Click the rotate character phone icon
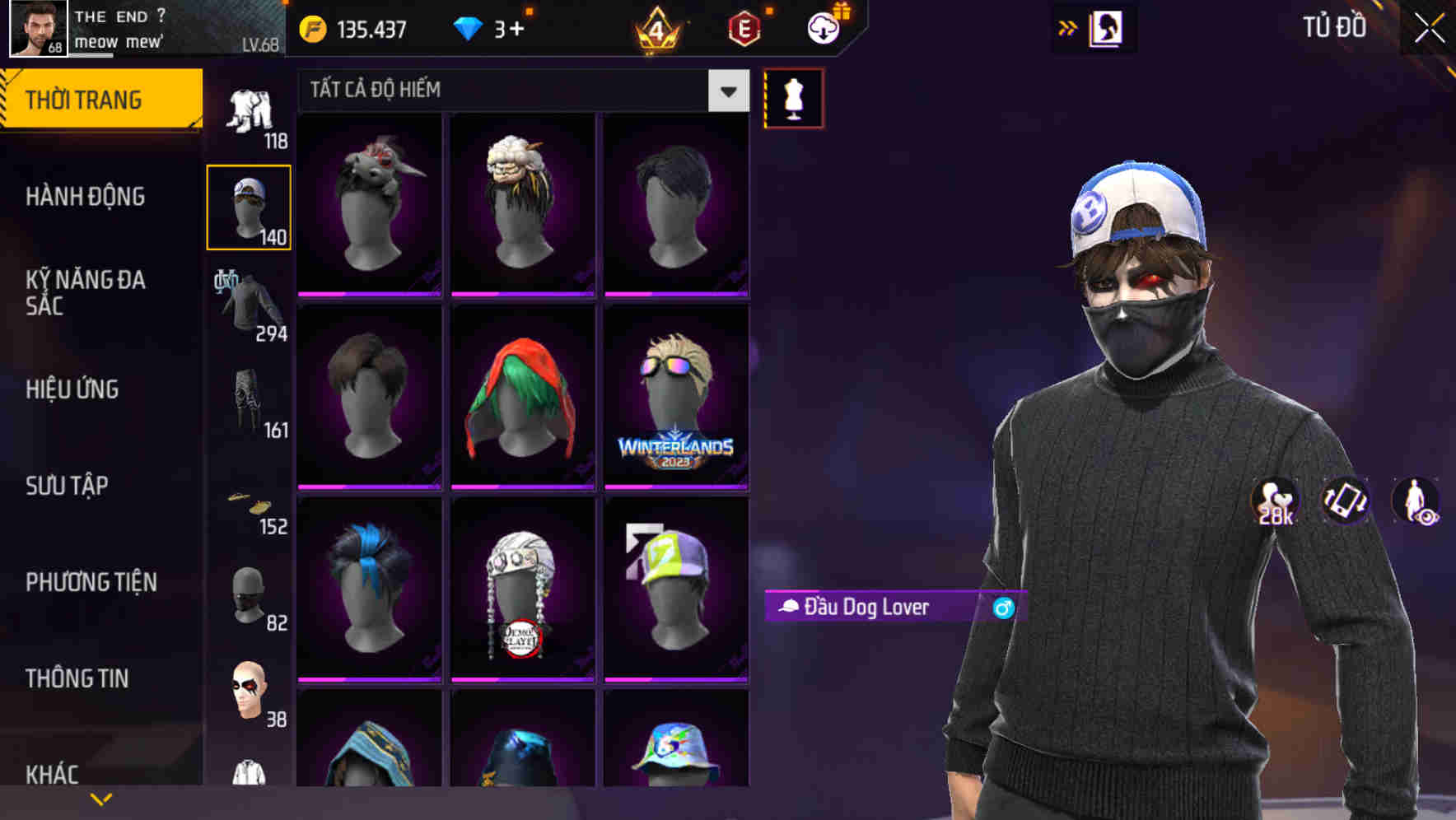 (1346, 501)
